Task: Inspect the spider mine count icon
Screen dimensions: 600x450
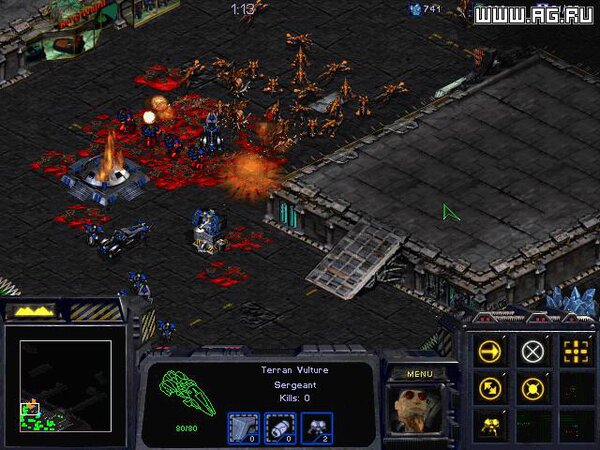Action: click(x=316, y=427)
